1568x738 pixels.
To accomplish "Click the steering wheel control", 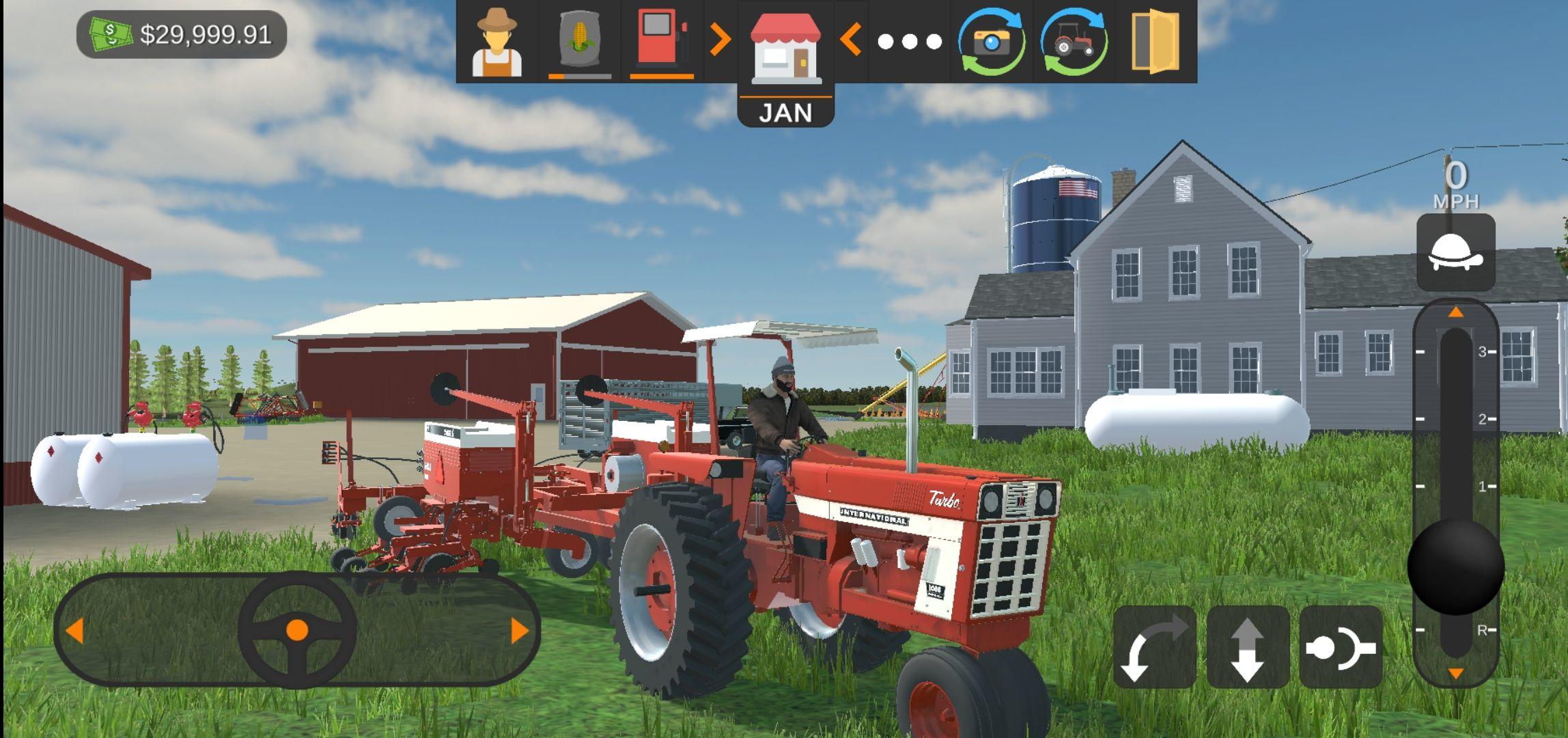I will click(x=297, y=630).
